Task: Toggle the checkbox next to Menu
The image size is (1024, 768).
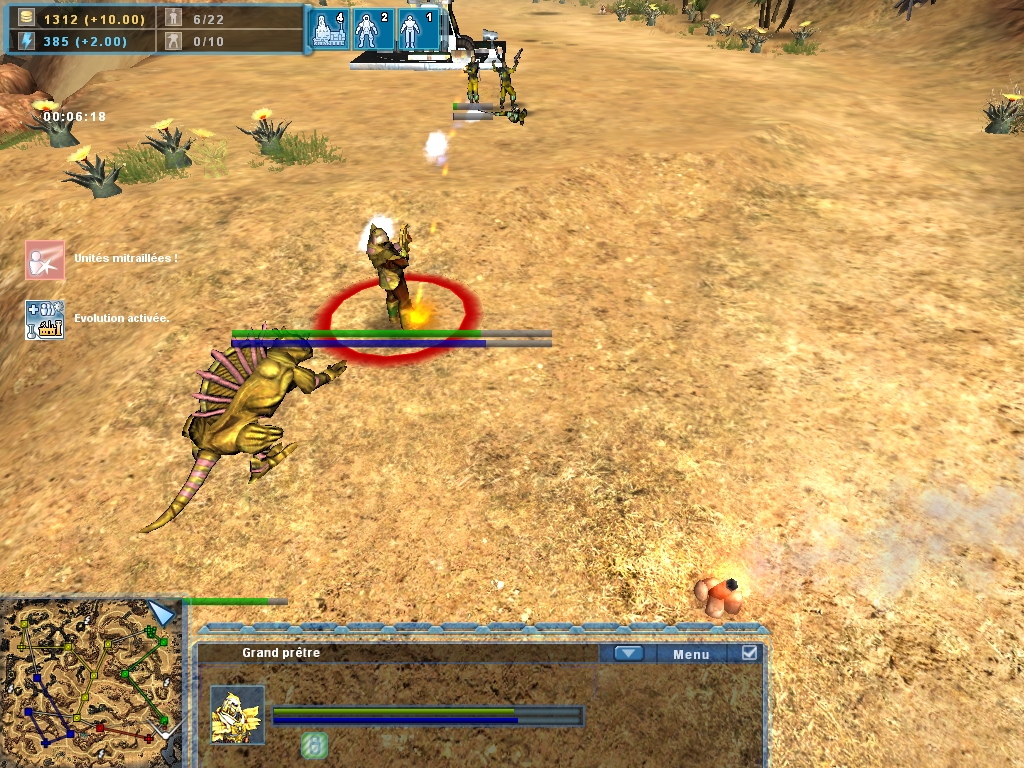Action: click(750, 653)
